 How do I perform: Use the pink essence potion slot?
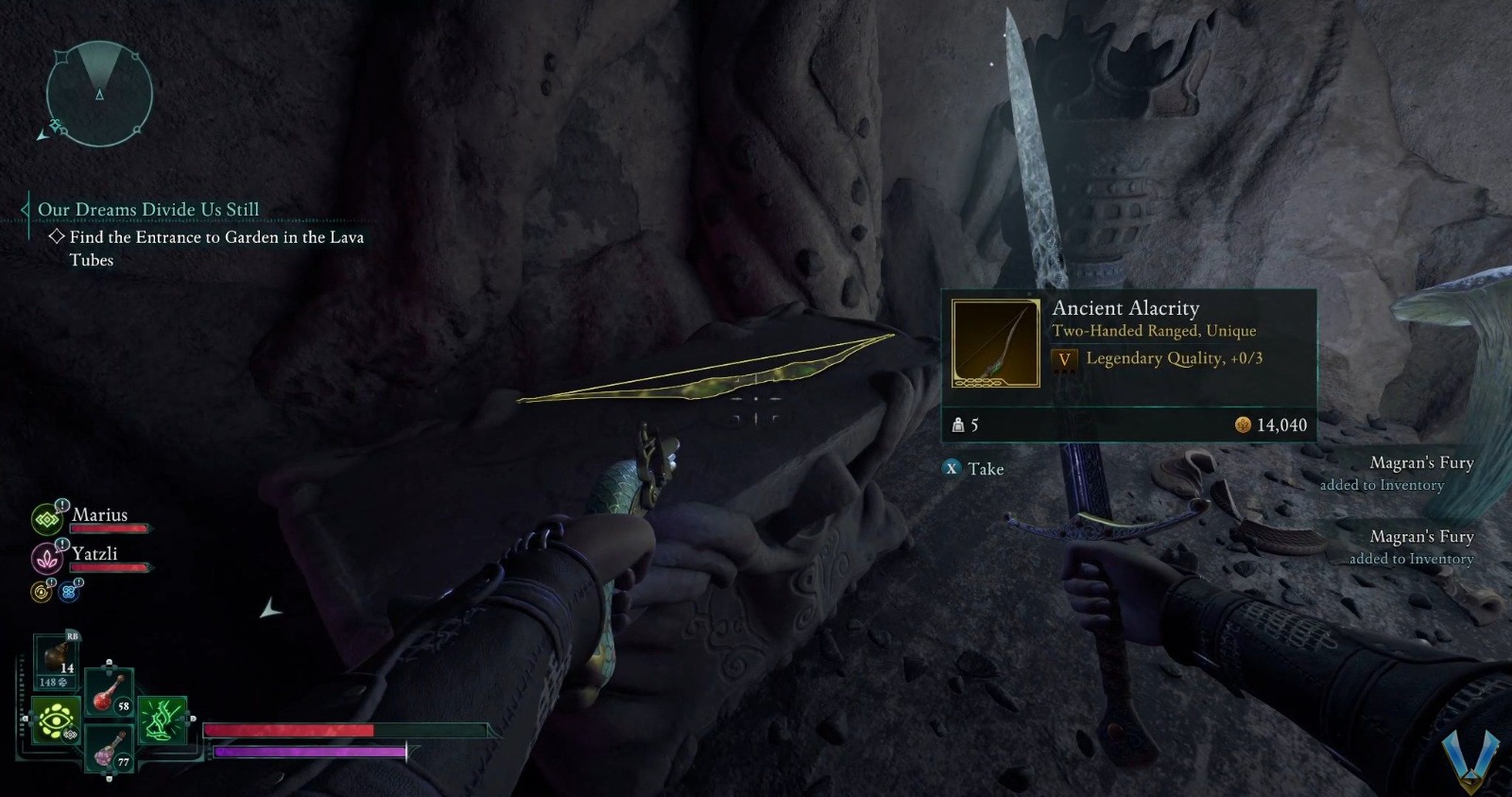click(110, 750)
